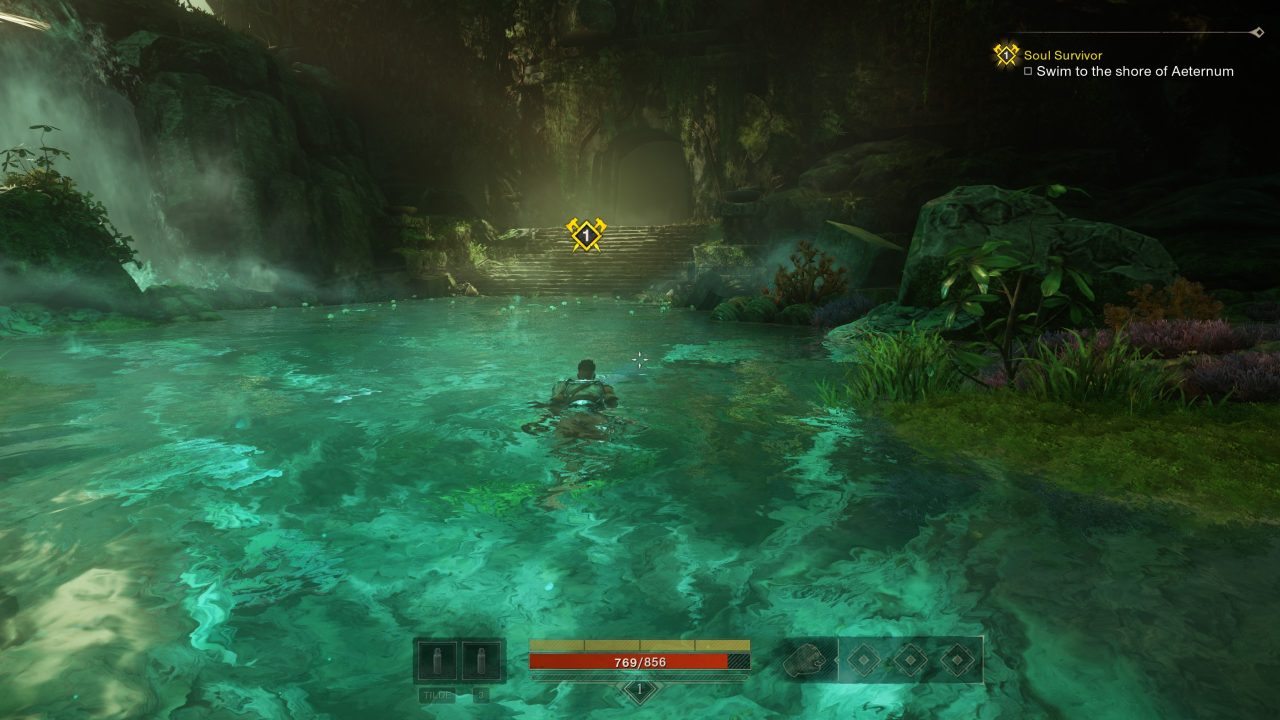The image size is (1280, 720).
Task: Click the Swim to the shore objective
Action: click(x=1134, y=71)
